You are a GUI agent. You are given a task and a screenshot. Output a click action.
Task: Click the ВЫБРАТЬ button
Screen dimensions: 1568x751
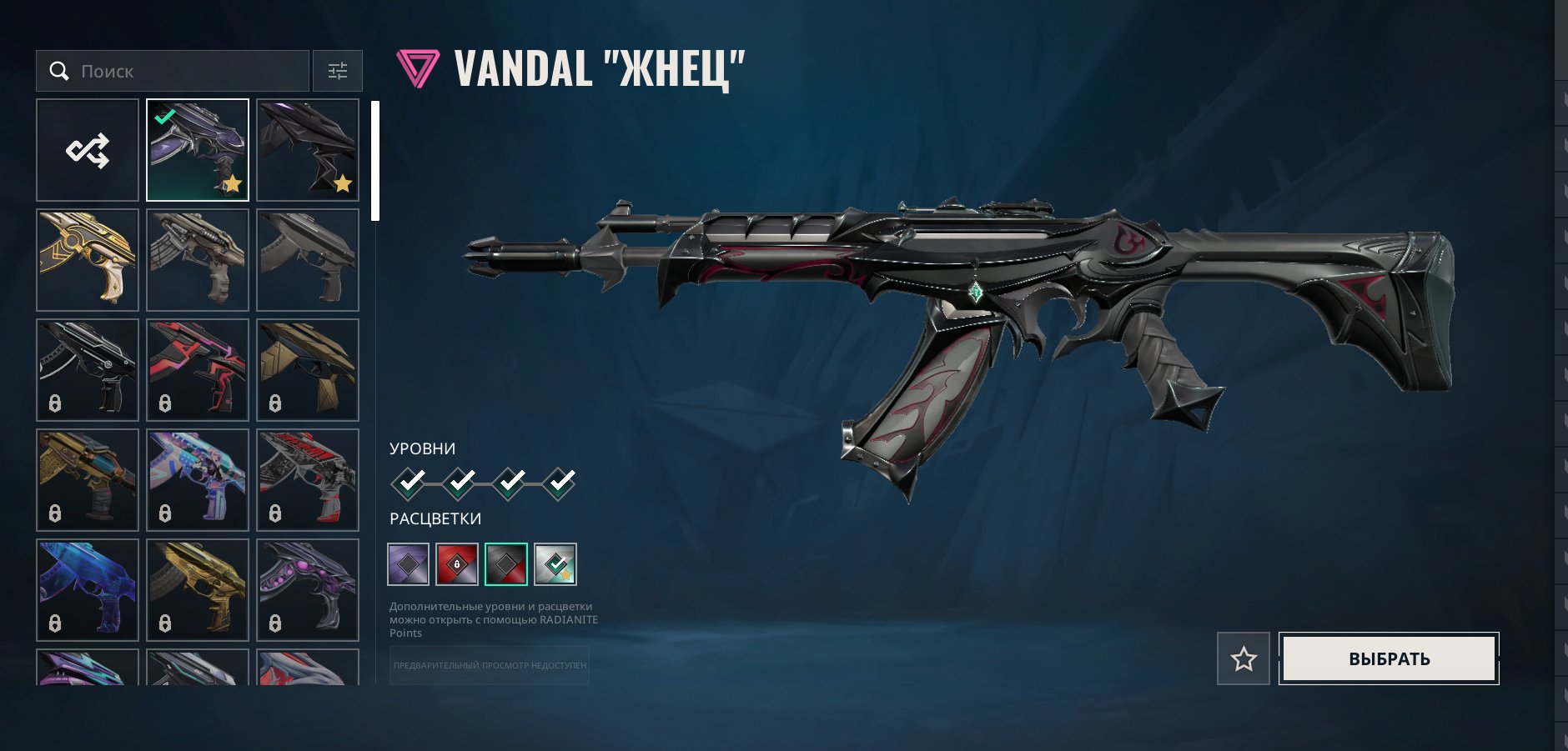(x=1389, y=658)
